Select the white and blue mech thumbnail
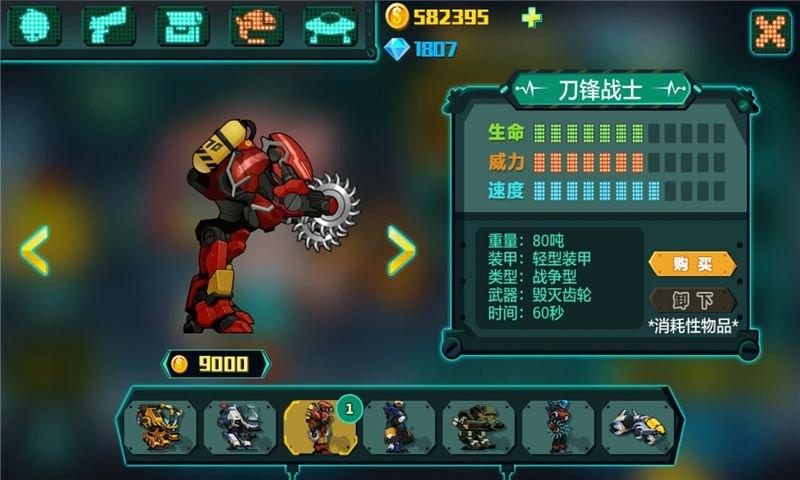 [239, 427]
